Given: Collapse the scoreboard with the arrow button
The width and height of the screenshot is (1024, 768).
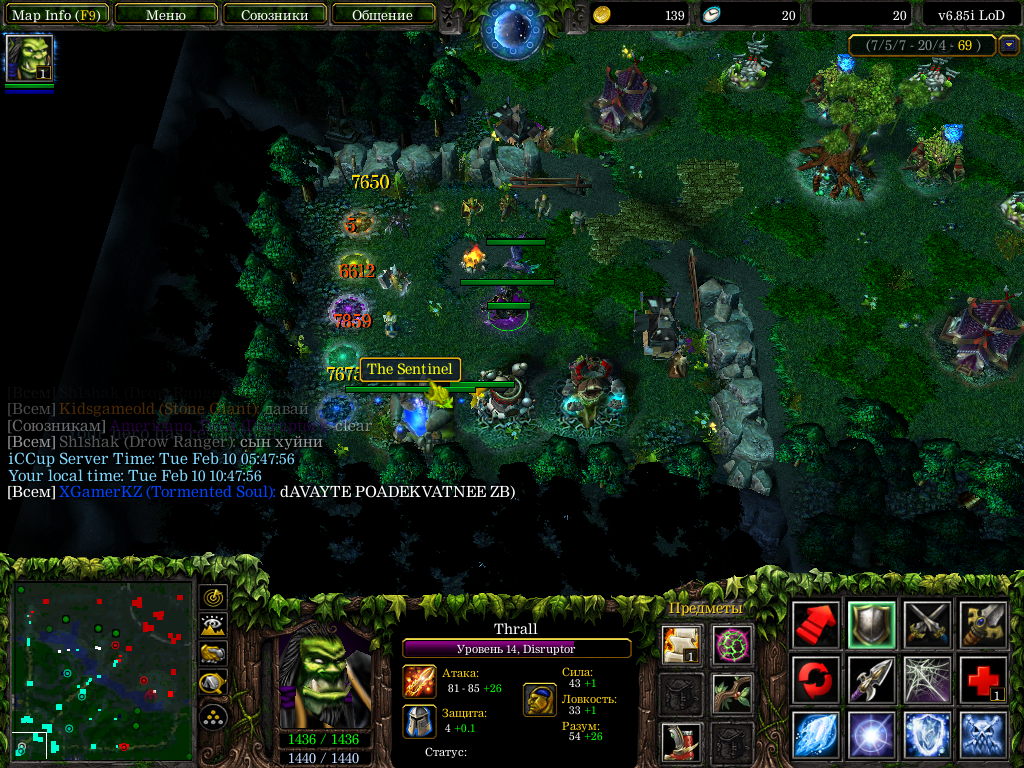Looking at the screenshot, I should coord(1009,45).
